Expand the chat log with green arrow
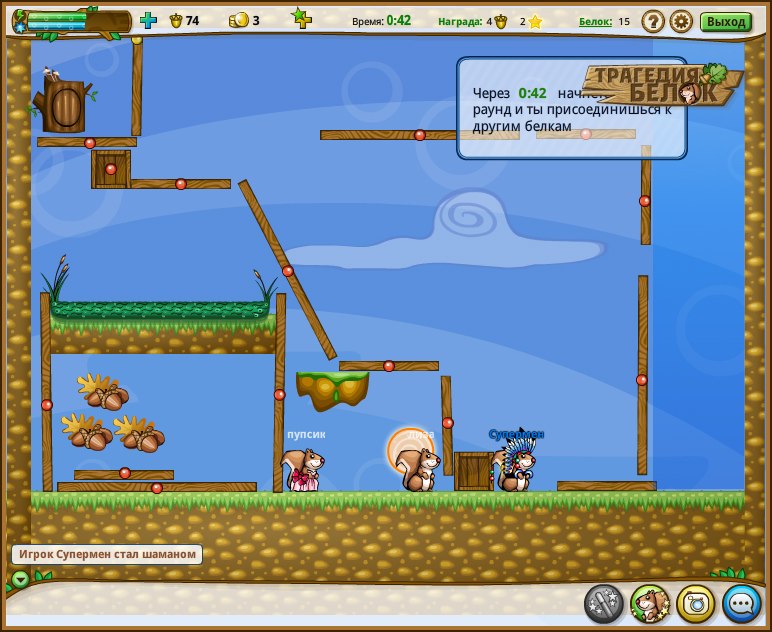The image size is (772, 632). pyautogui.click(x=20, y=579)
